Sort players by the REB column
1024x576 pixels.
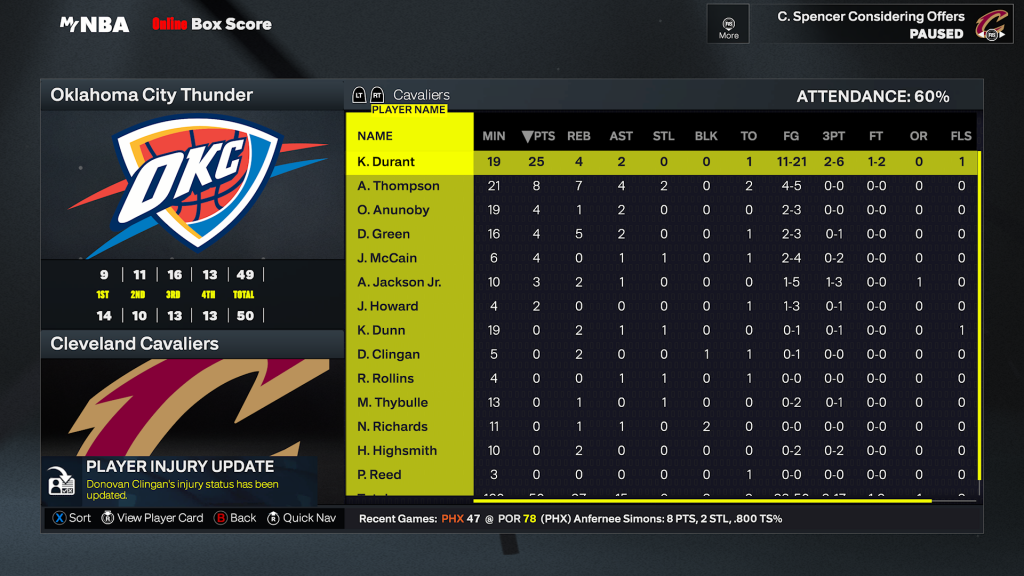tap(579, 136)
